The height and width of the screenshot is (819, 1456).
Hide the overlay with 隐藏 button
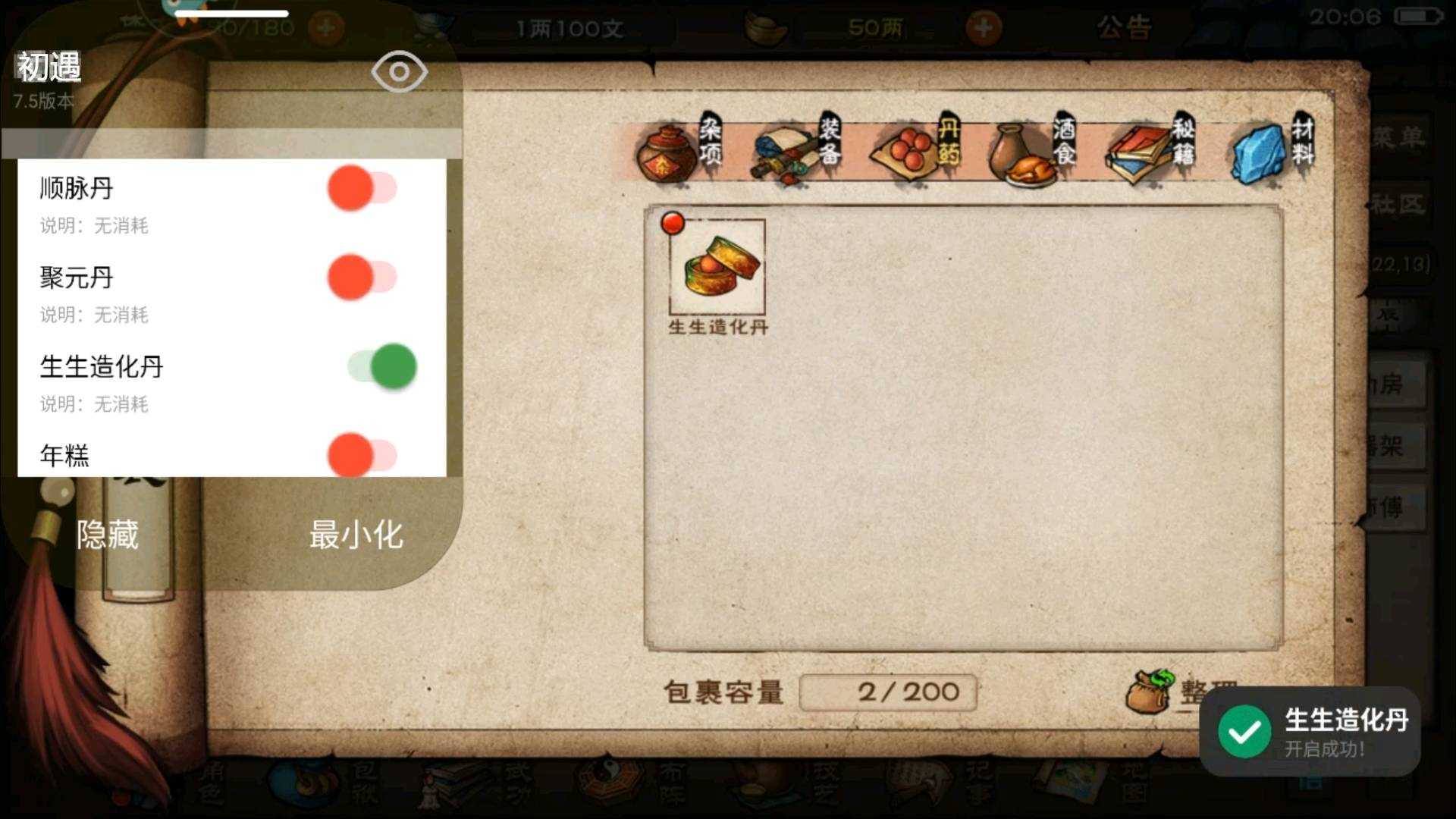pyautogui.click(x=108, y=535)
